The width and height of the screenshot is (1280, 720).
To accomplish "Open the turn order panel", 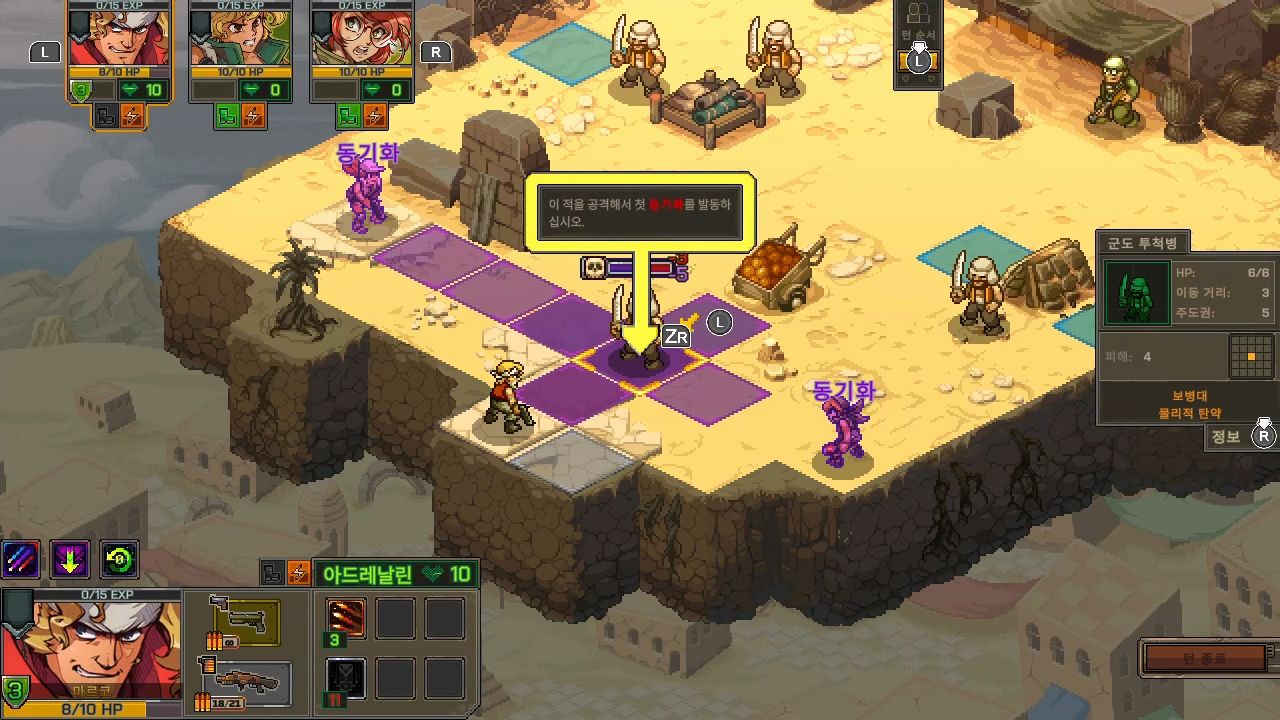I will 918,44.
